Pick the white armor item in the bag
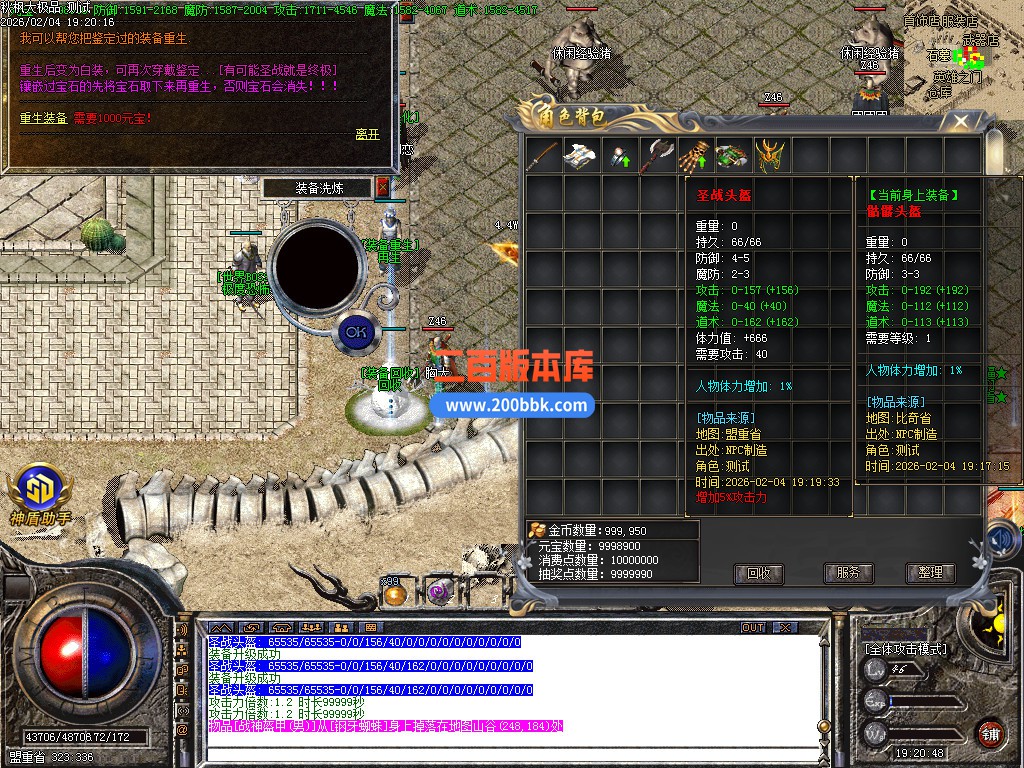The height and width of the screenshot is (768, 1024). pos(581,155)
